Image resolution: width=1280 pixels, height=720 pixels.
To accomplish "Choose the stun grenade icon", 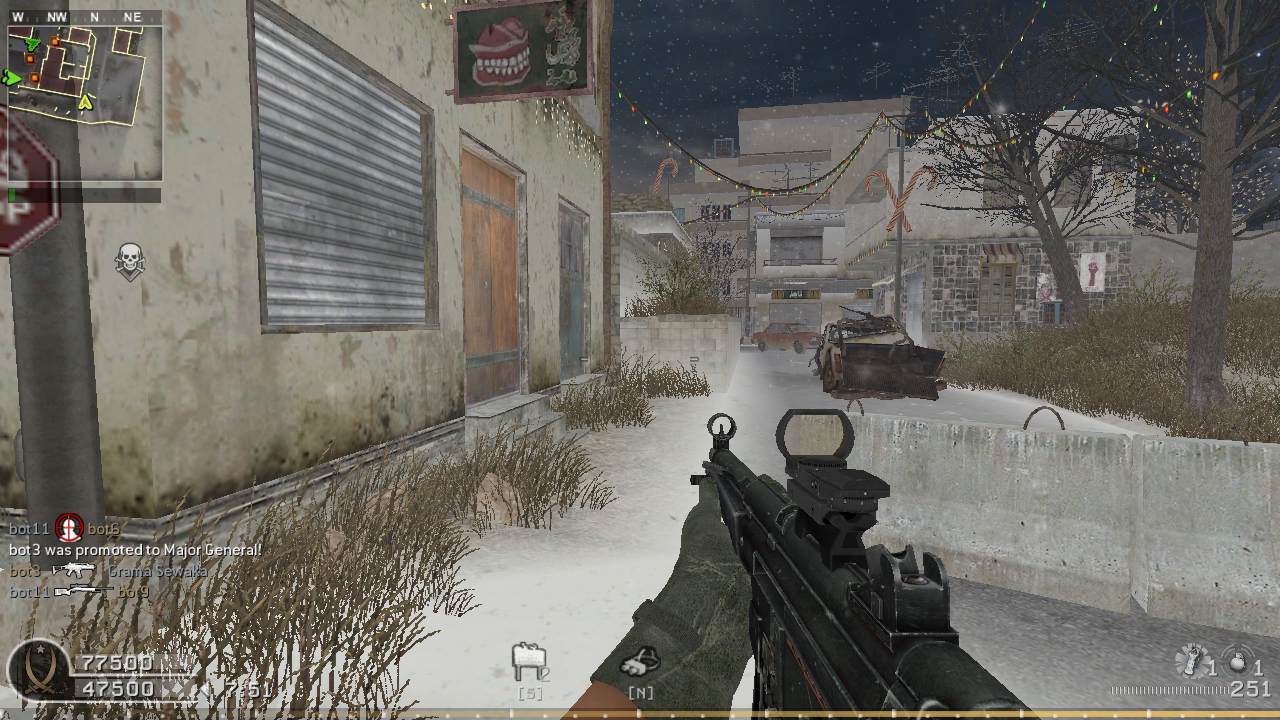I will [1192, 661].
